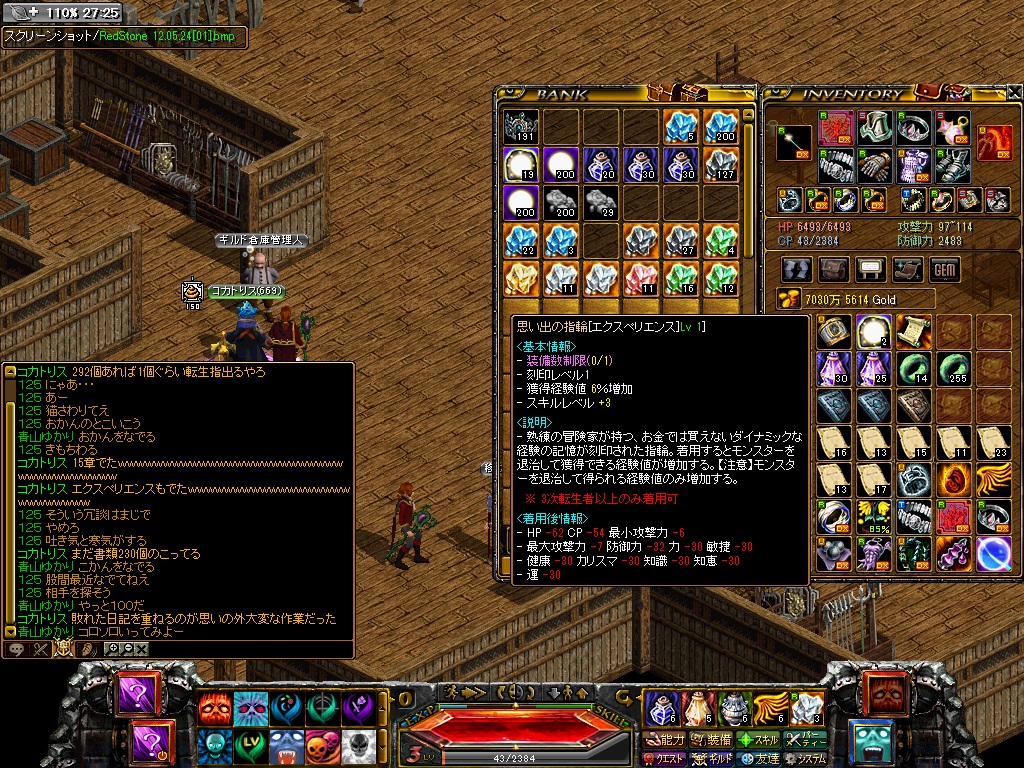Use the blue potion in the belt

tap(661, 708)
